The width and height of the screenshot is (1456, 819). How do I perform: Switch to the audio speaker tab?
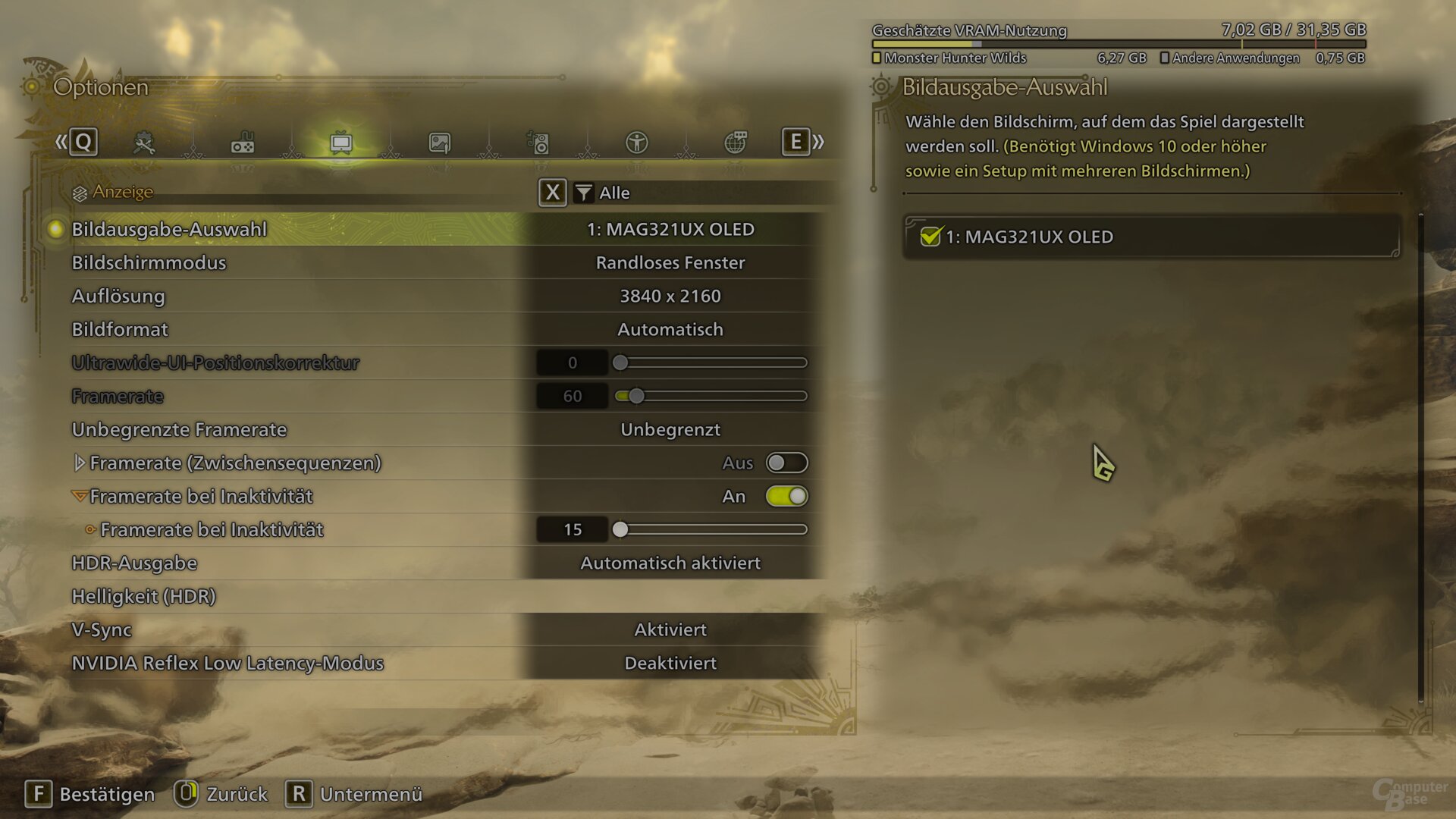click(x=538, y=143)
